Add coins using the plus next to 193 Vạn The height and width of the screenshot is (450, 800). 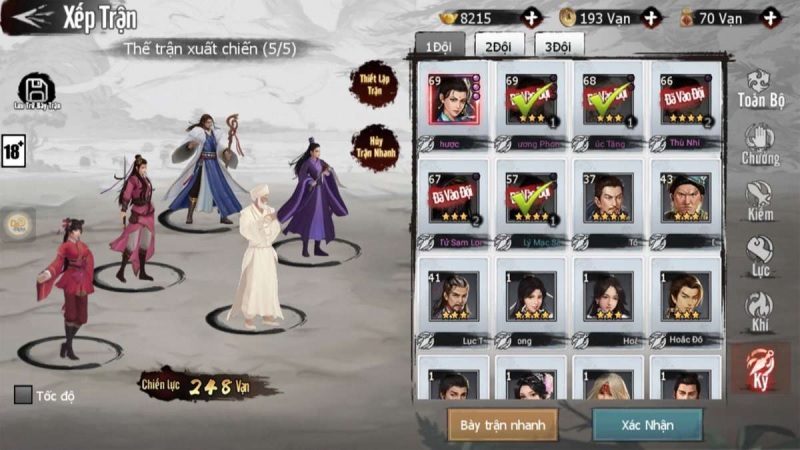coord(651,17)
